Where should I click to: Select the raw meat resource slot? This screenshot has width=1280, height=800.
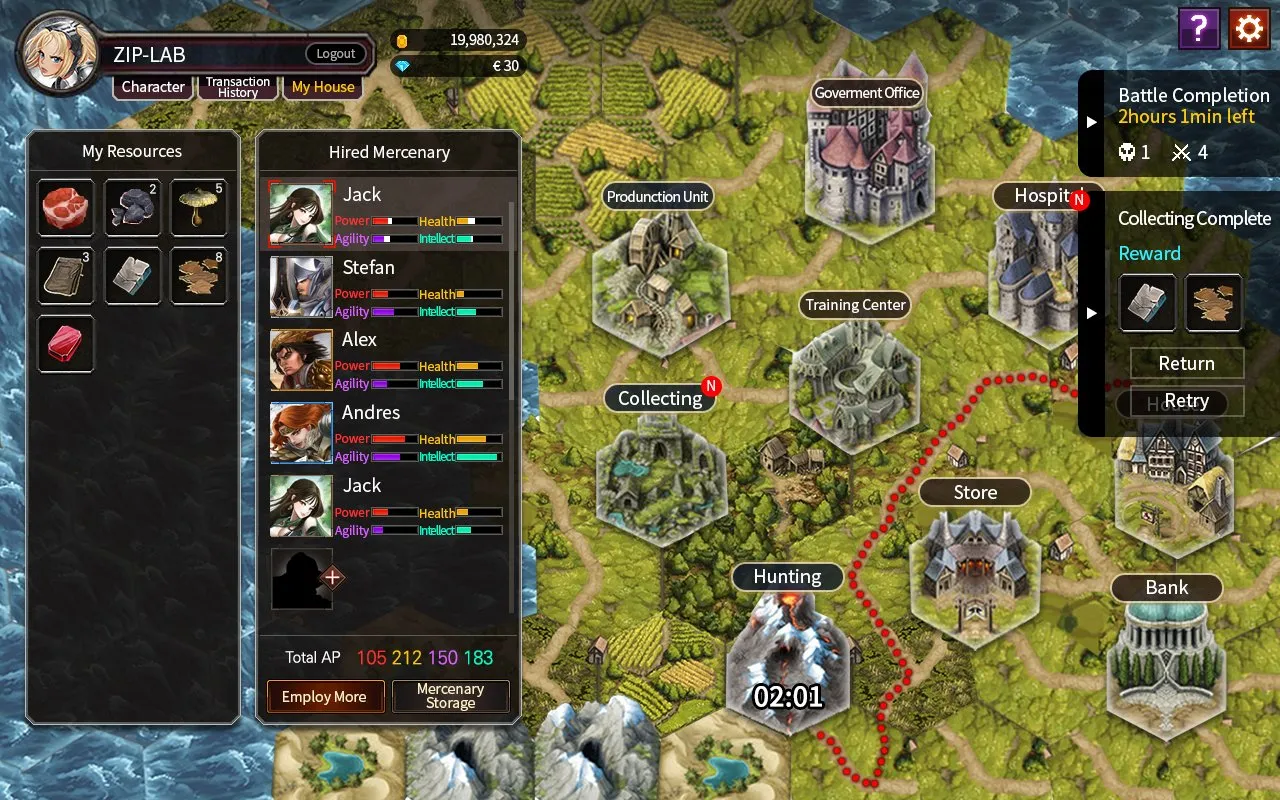(66, 208)
